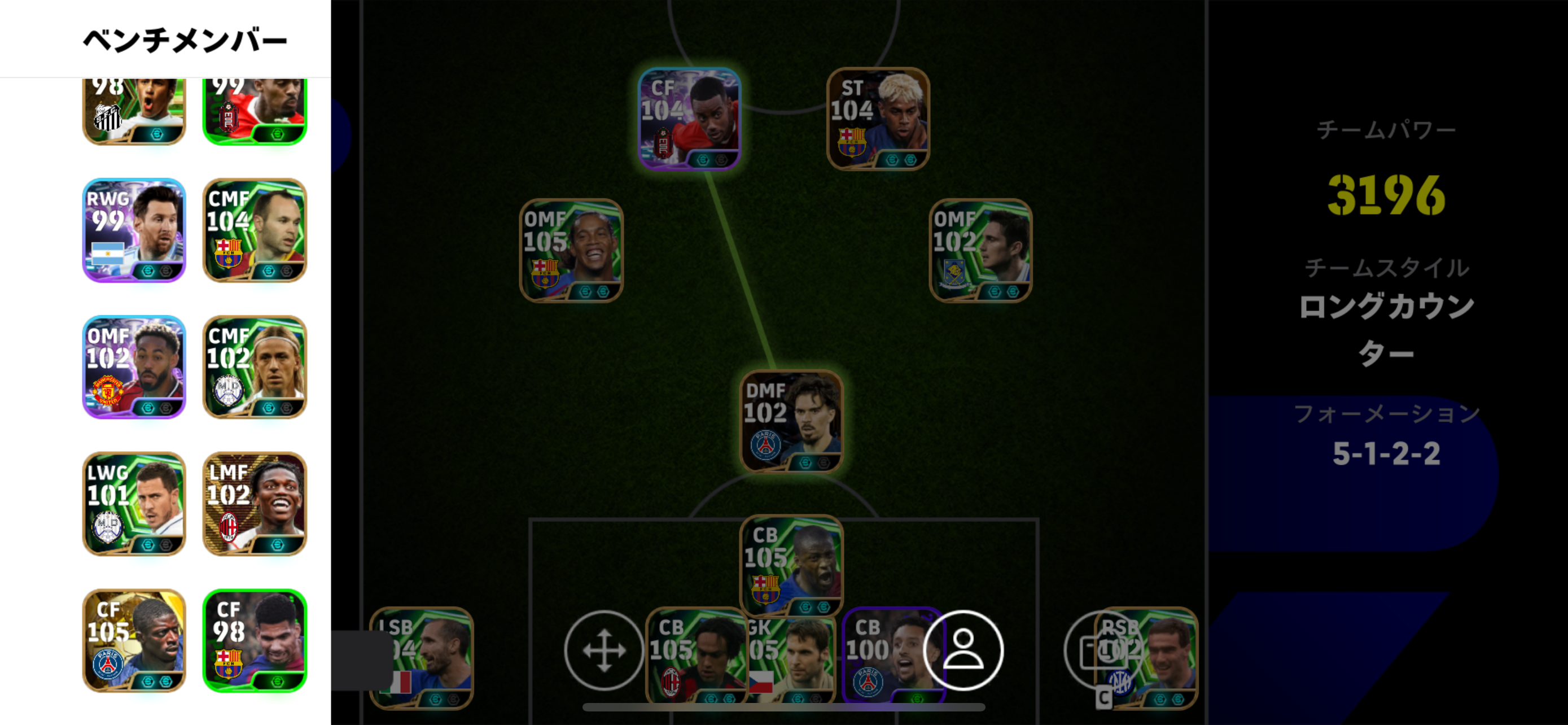Tap the four-arrow move icon button
The width and height of the screenshot is (1568, 725).
click(604, 650)
